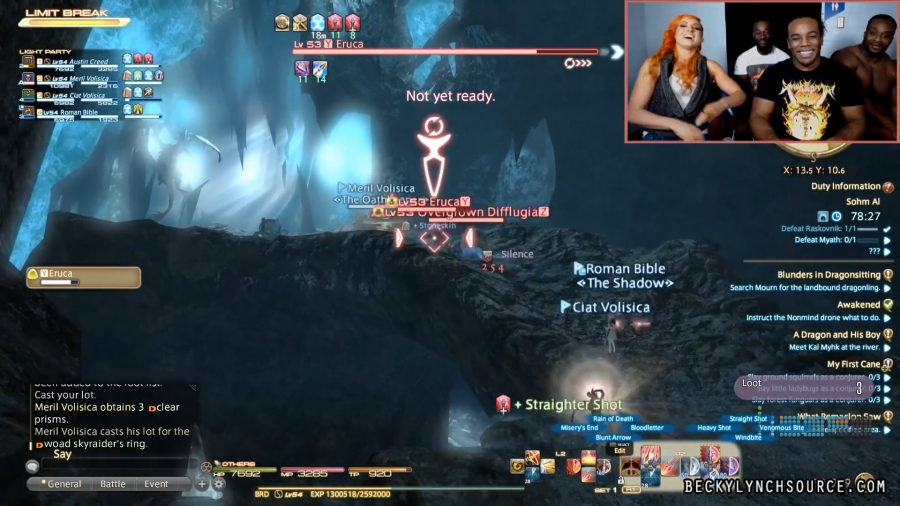Select A Dragon and His Boy quest
Screen dimensions: 900x506
(836, 335)
